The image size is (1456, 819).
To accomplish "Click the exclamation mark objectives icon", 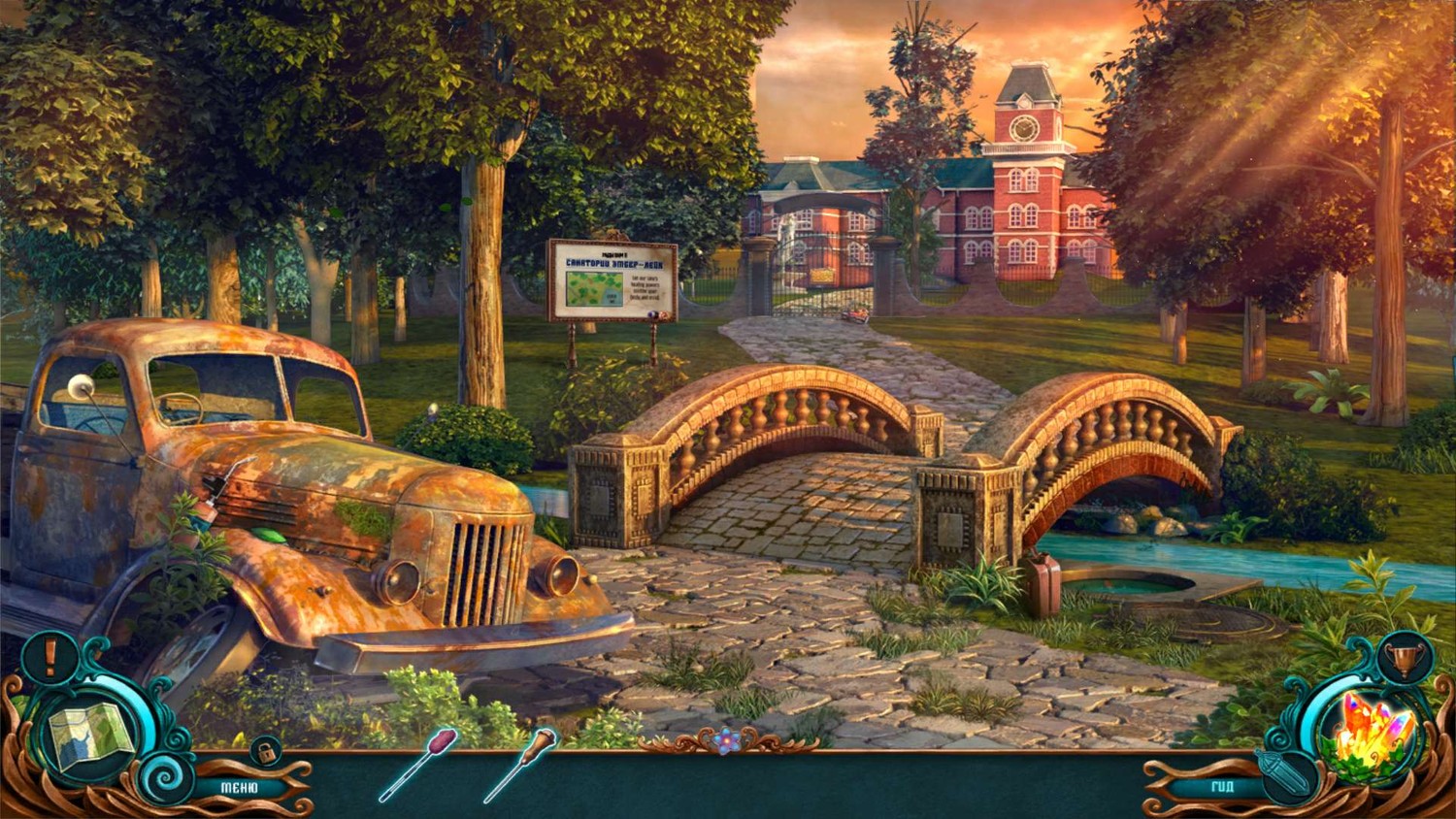I will pyautogui.click(x=50, y=658).
